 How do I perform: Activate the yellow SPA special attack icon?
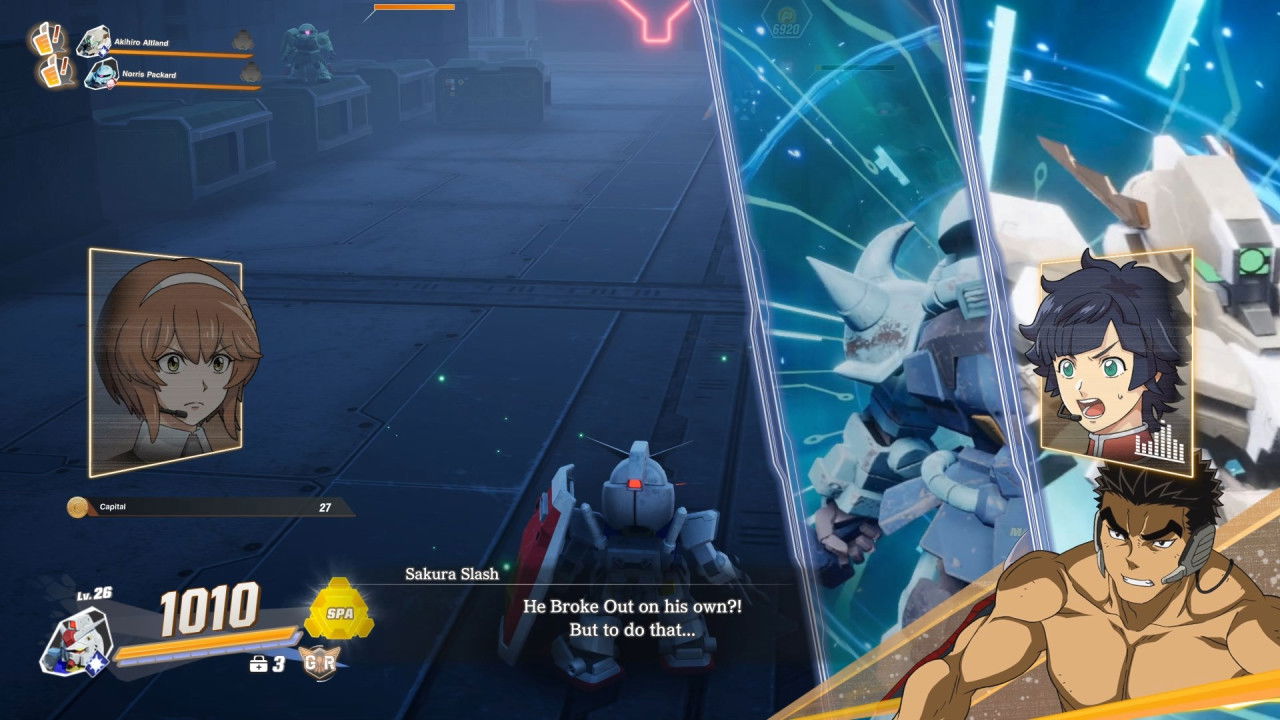click(339, 611)
